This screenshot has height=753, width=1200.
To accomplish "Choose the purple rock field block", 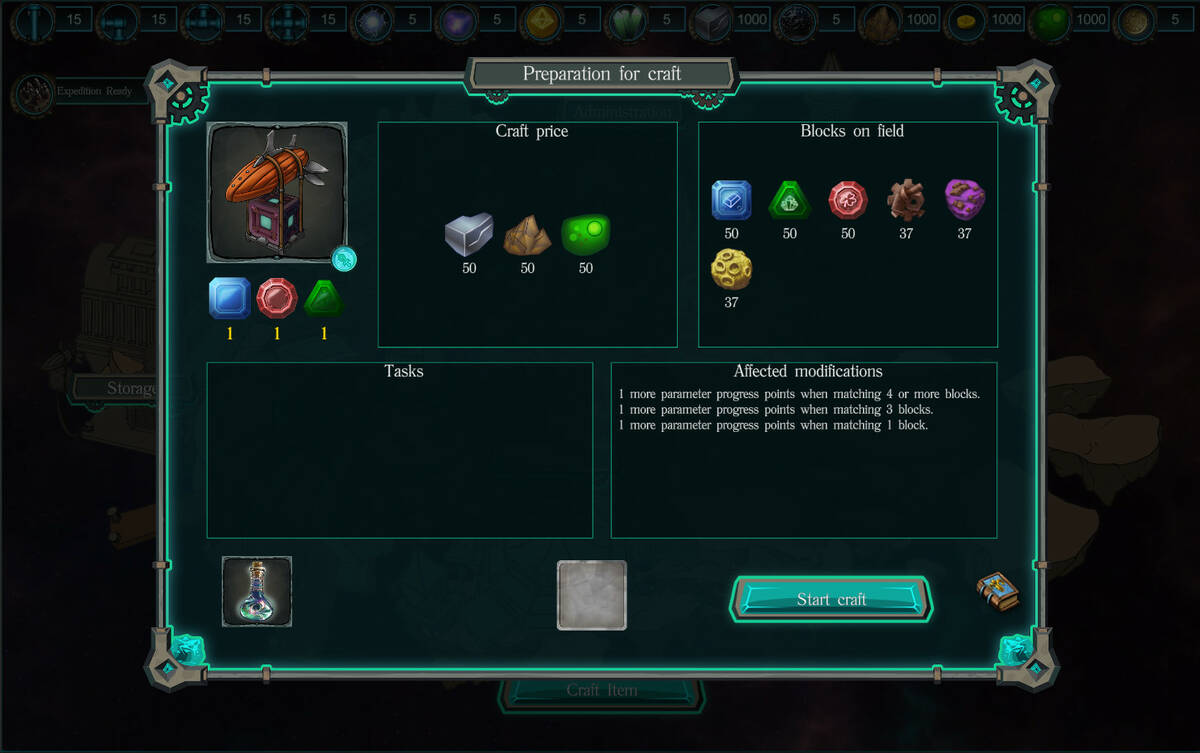I will click(x=964, y=200).
